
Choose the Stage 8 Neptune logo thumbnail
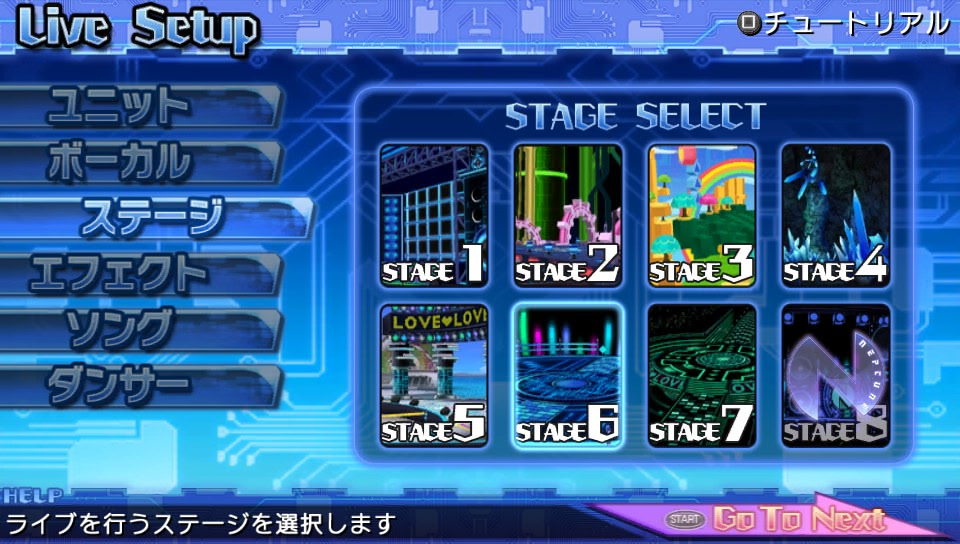pos(836,375)
